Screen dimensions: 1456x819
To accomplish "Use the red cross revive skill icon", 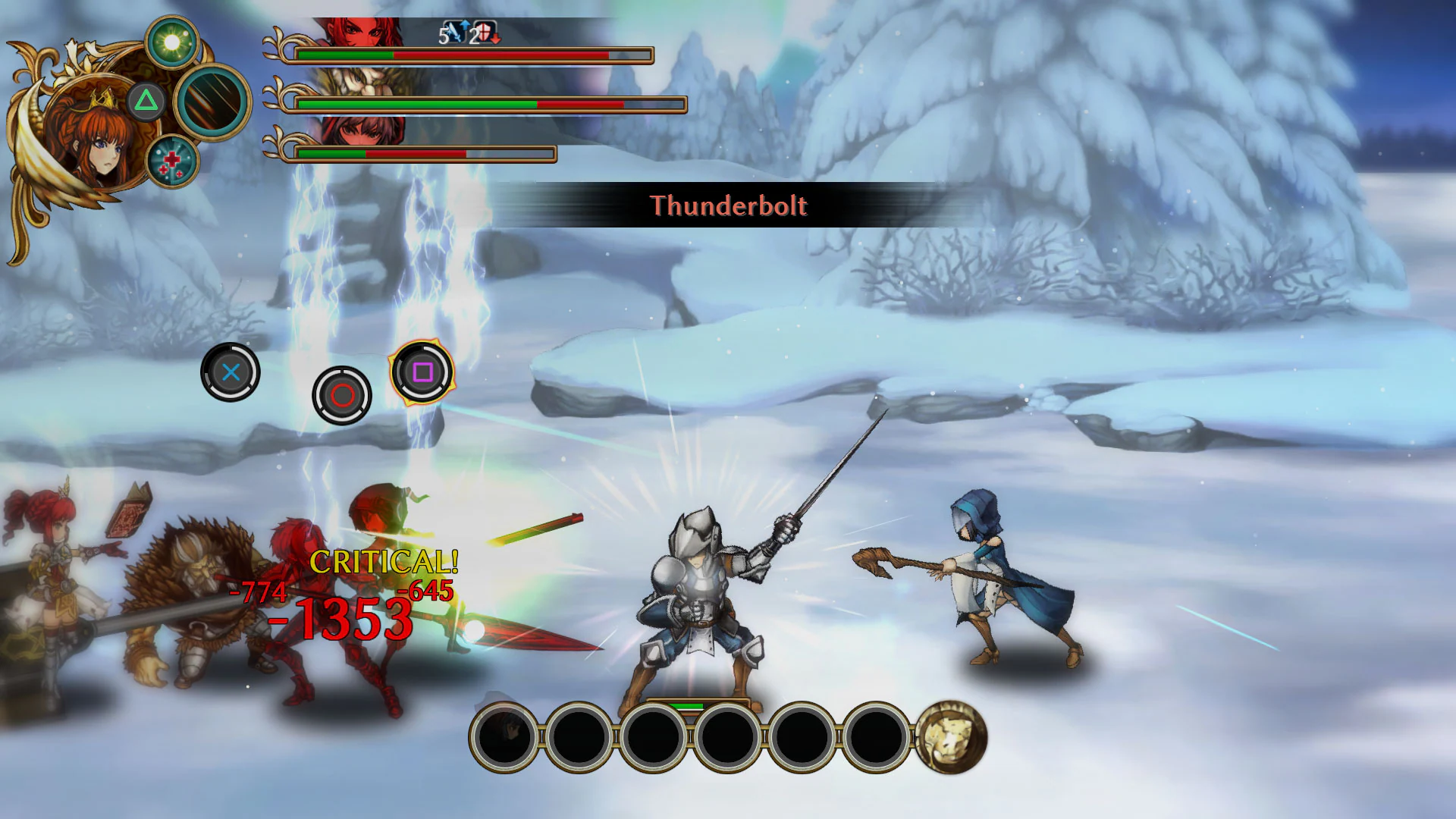I will 173,163.
